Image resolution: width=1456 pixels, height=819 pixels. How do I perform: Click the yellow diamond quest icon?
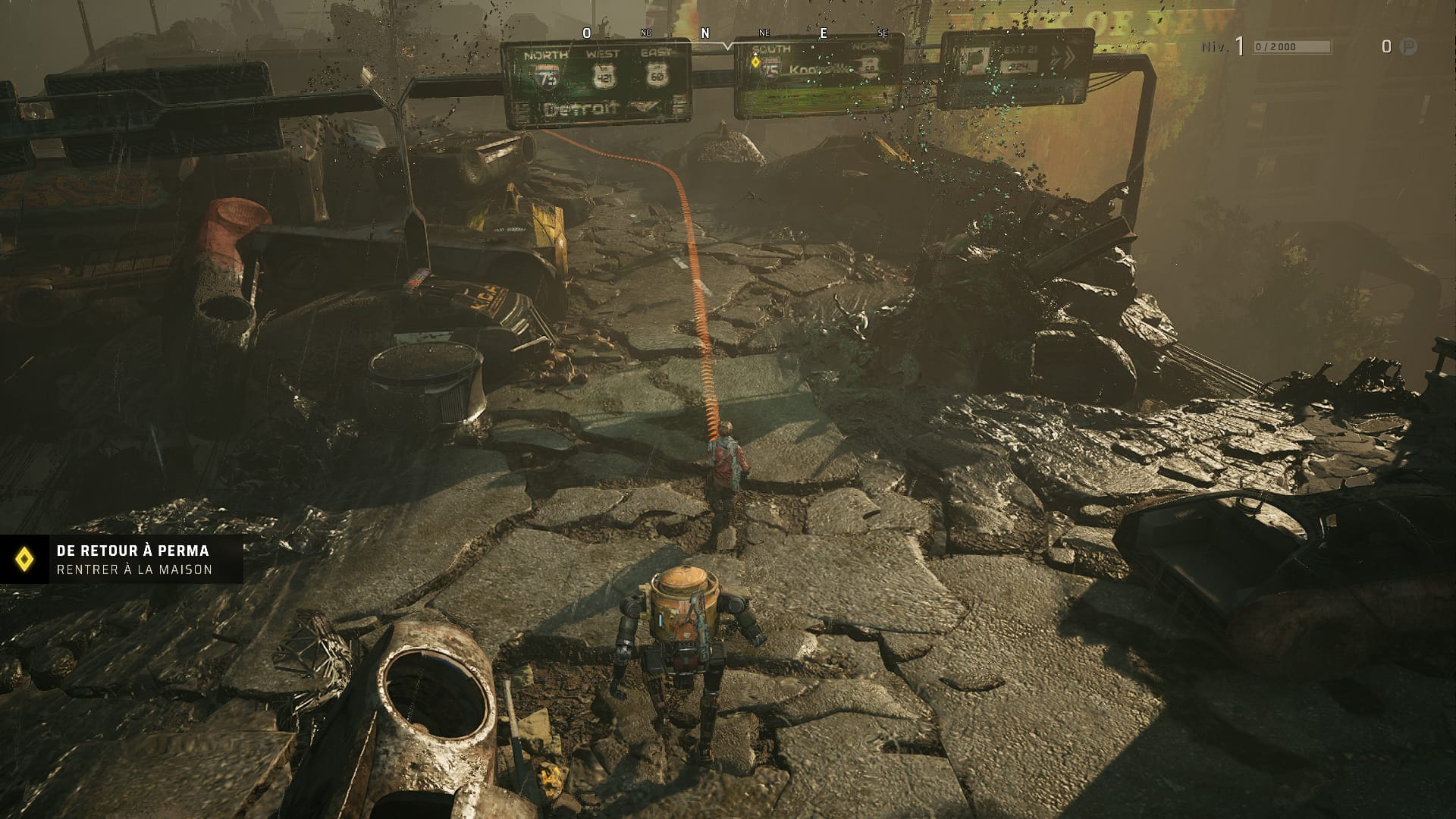(25, 560)
